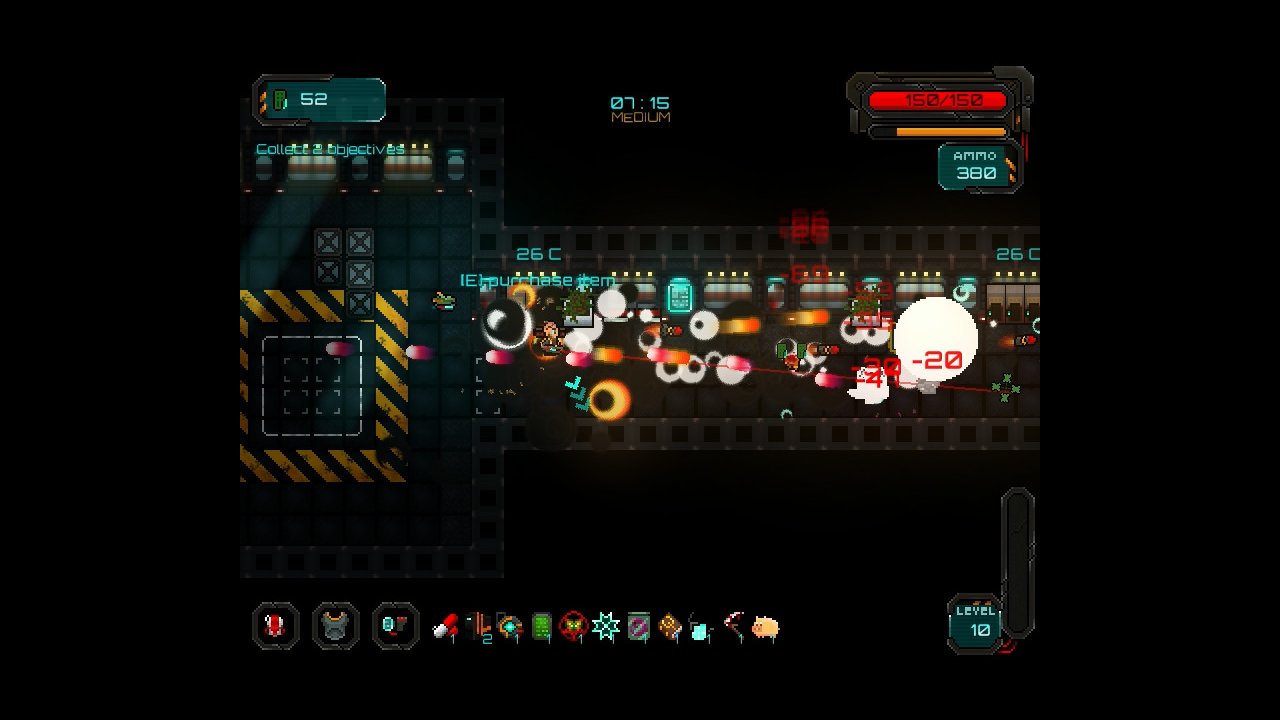Select the cyan spiked star item
The width and height of the screenshot is (1280, 720).
point(605,628)
